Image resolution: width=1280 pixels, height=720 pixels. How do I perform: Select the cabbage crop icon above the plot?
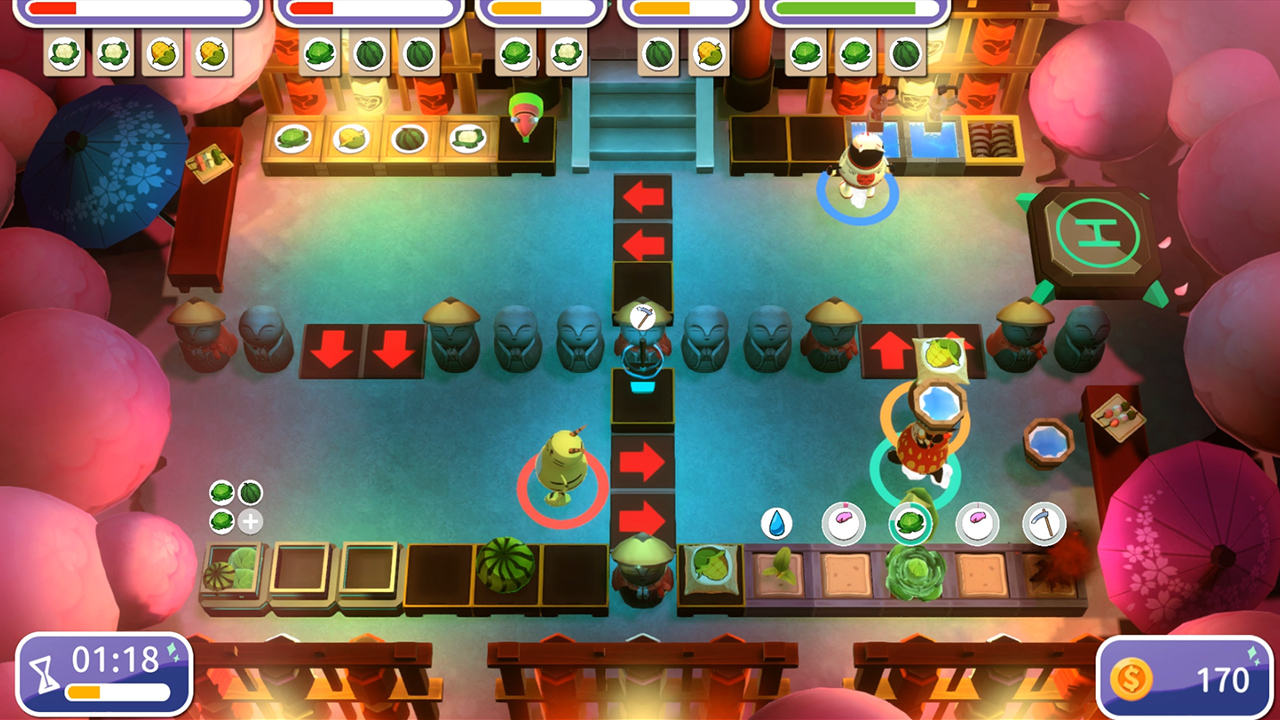(909, 523)
